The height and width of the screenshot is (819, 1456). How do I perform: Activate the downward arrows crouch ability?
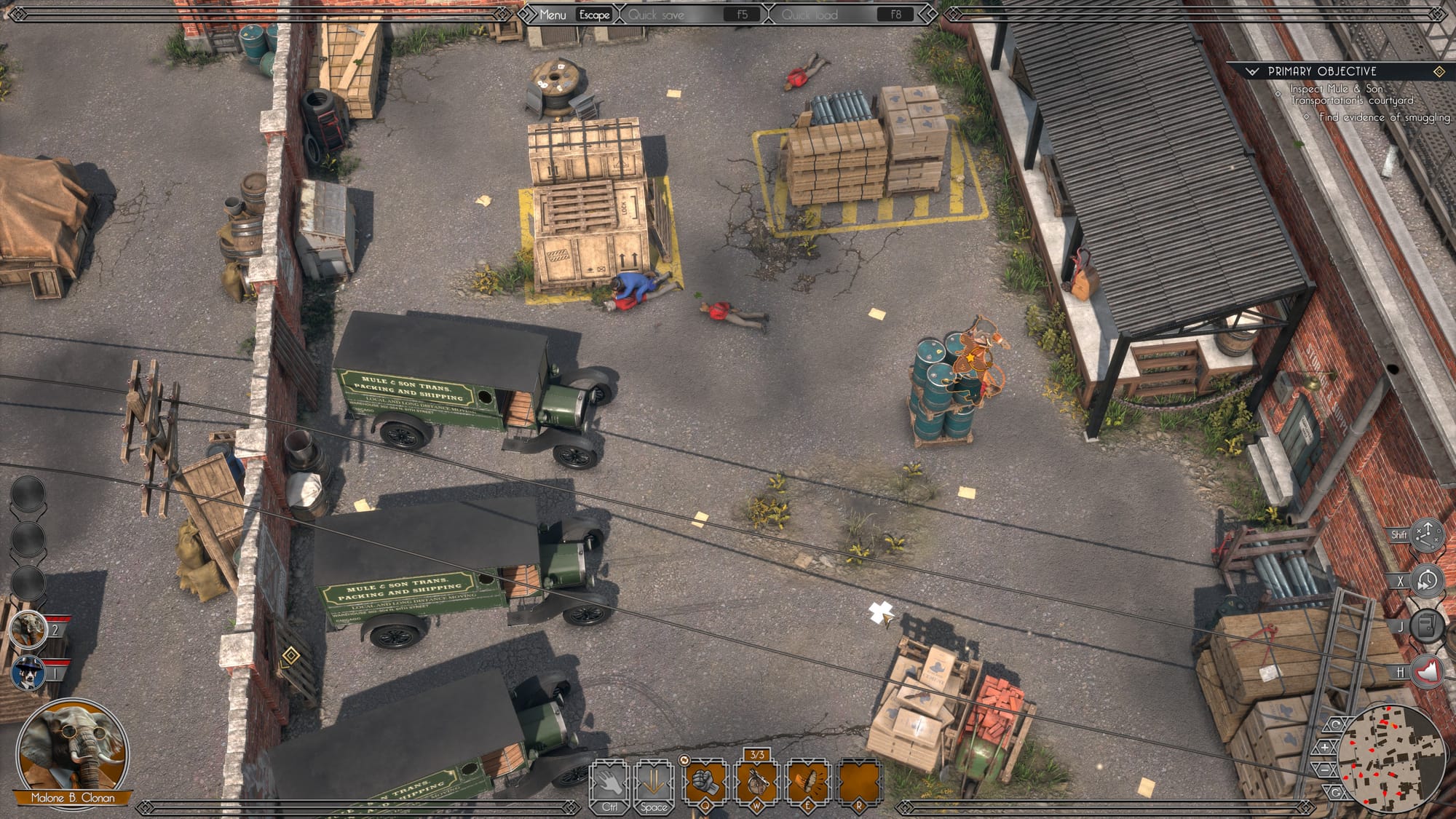(x=653, y=783)
